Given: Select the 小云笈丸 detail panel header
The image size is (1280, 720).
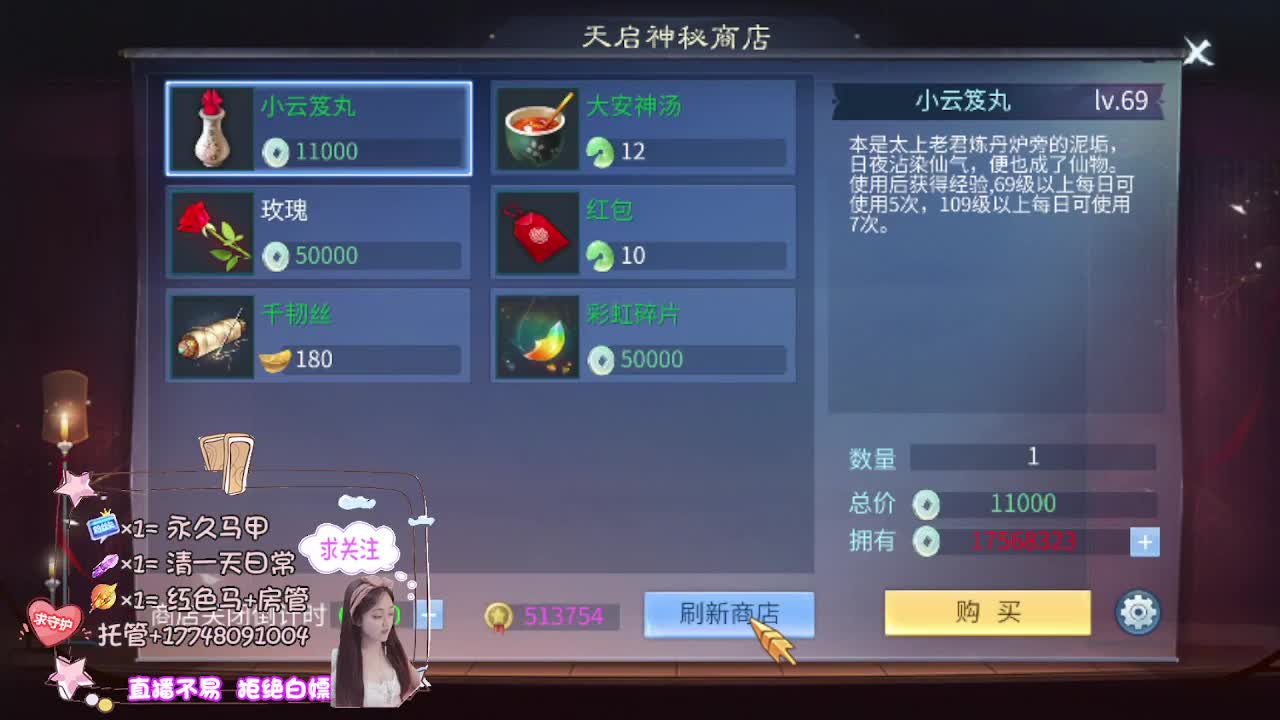Looking at the screenshot, I should coord(963,100).
